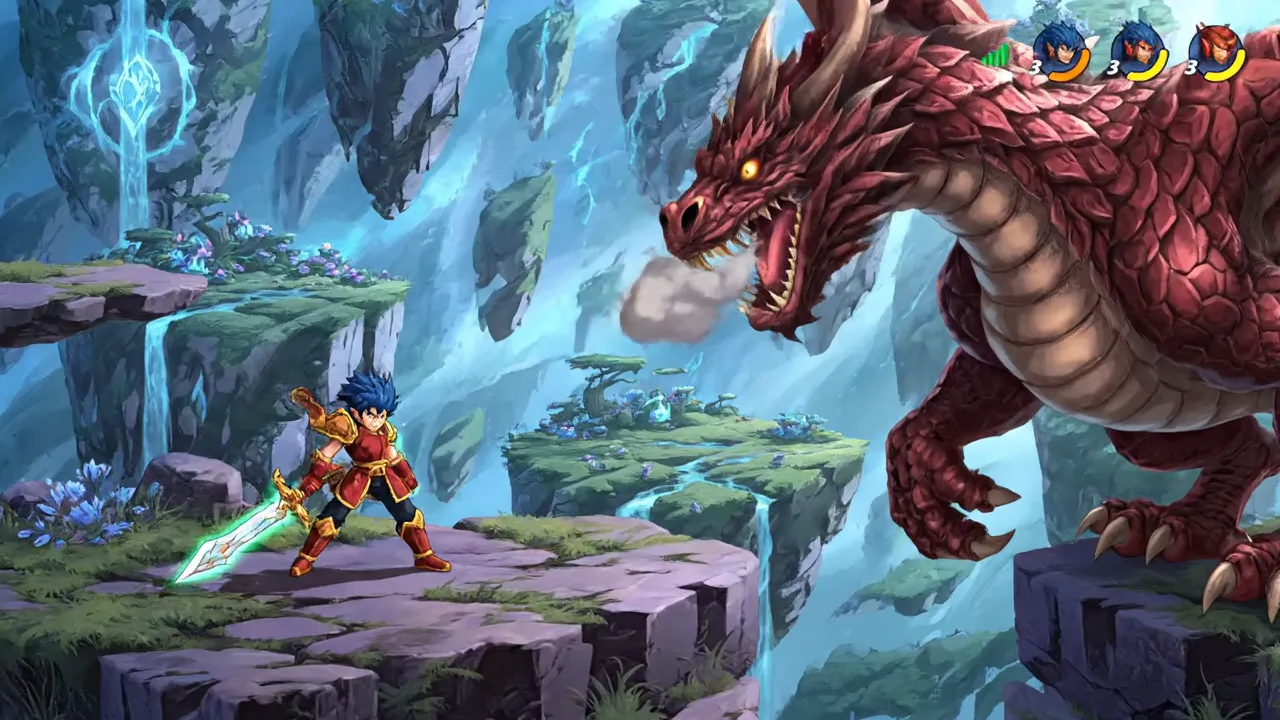Select the first blue-haired character portrait

(x=1060, y=42)
